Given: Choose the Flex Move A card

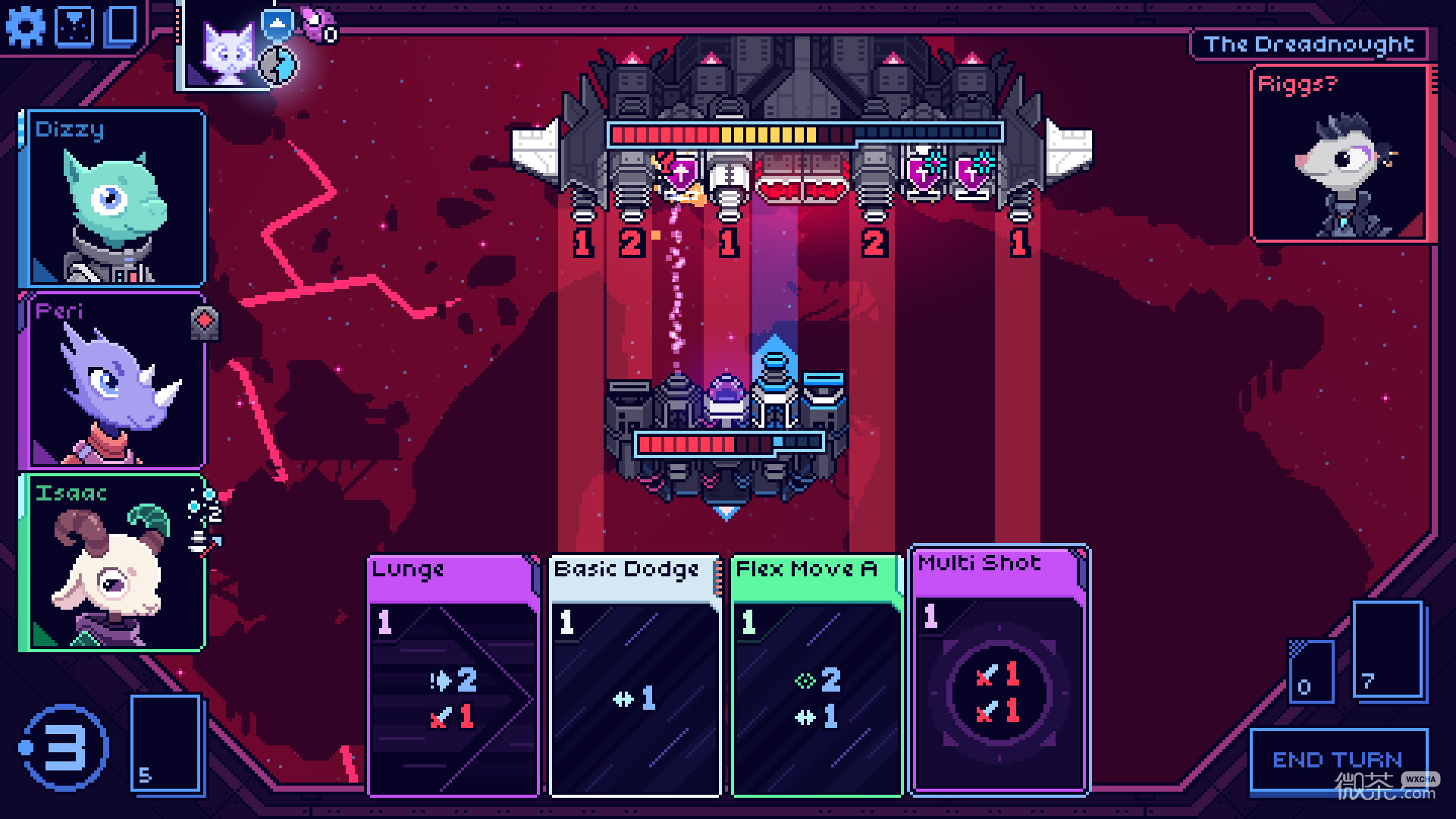Looking at the screenshot, I should (x=816, y=675).
